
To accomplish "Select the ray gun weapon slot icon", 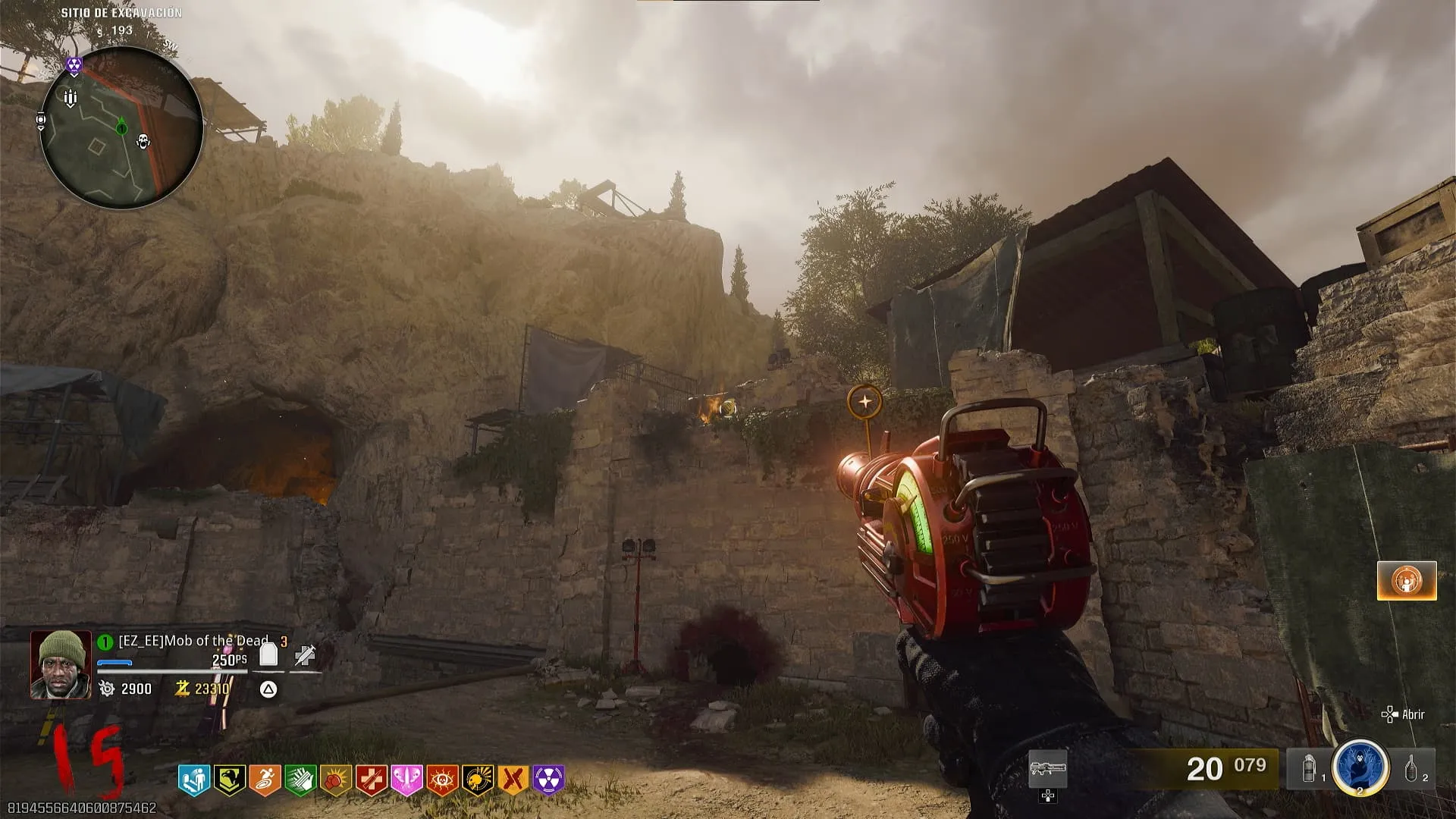I will [x=1047, y=770].
